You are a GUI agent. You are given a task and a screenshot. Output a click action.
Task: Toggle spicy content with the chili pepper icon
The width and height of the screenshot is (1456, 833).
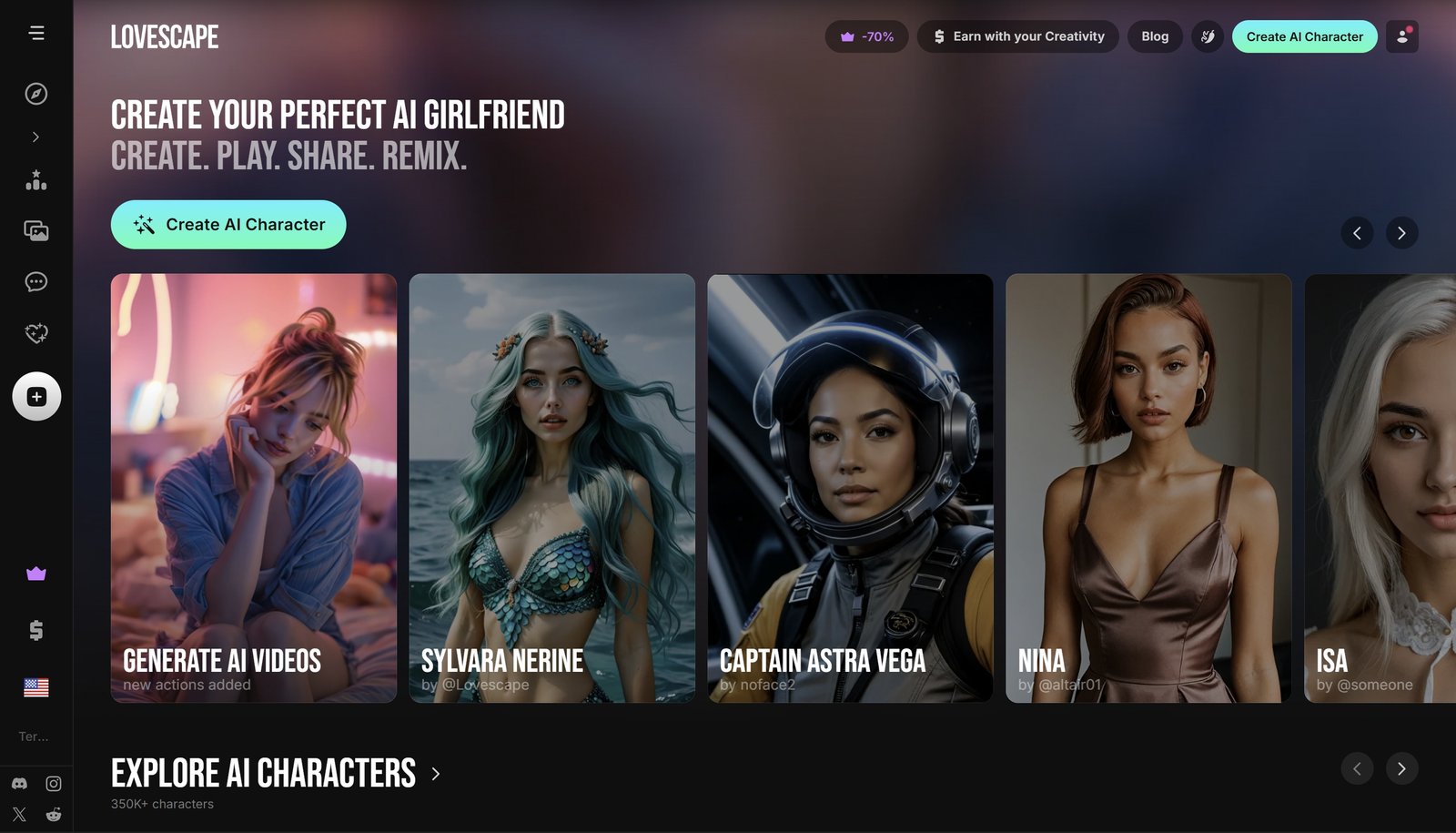(1208, 36)
